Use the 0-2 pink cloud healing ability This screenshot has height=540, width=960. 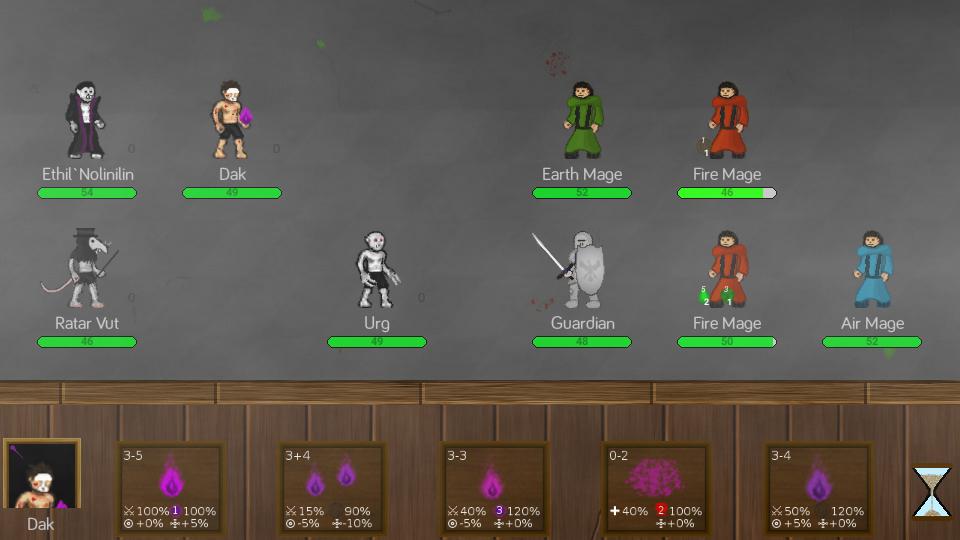[x=656, y=487]
